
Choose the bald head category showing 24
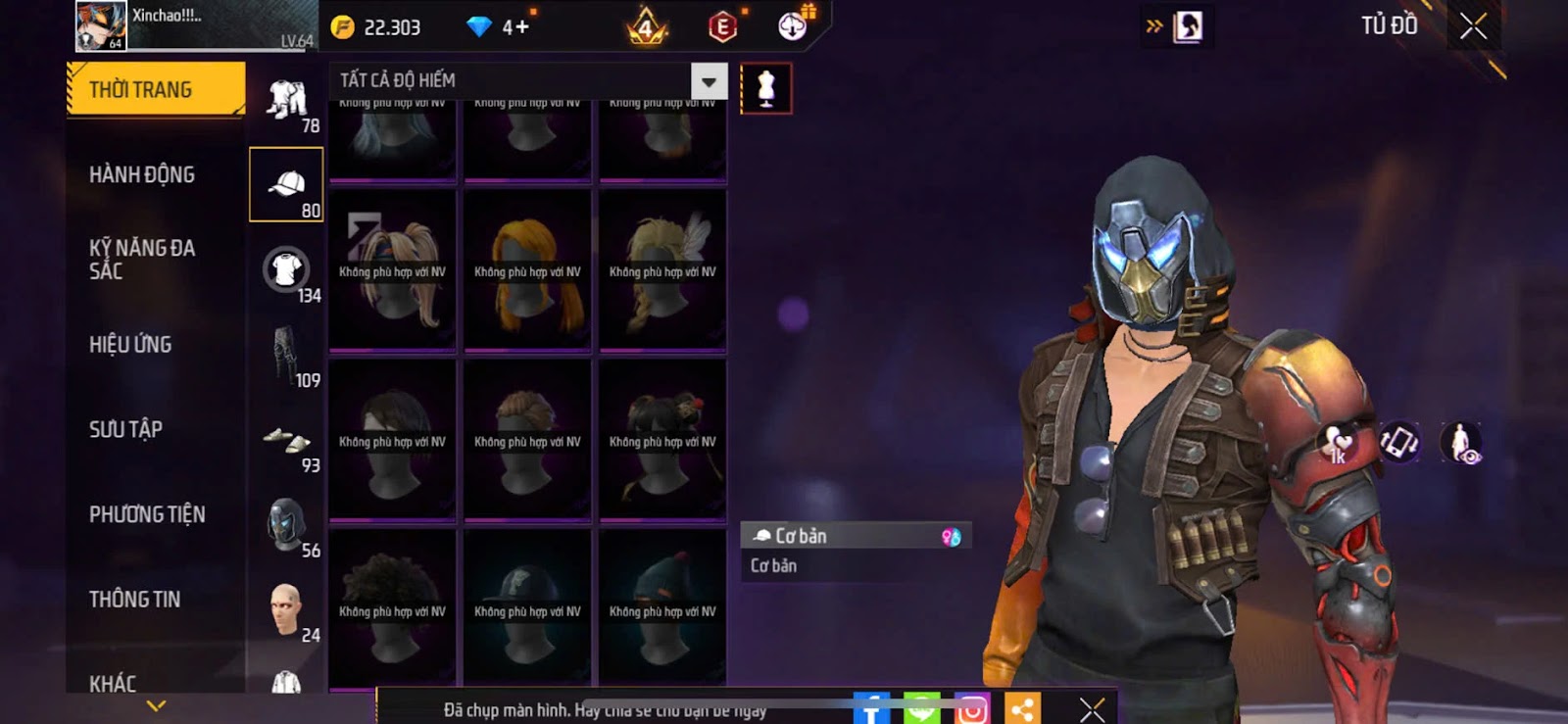(x=286, y=610)
